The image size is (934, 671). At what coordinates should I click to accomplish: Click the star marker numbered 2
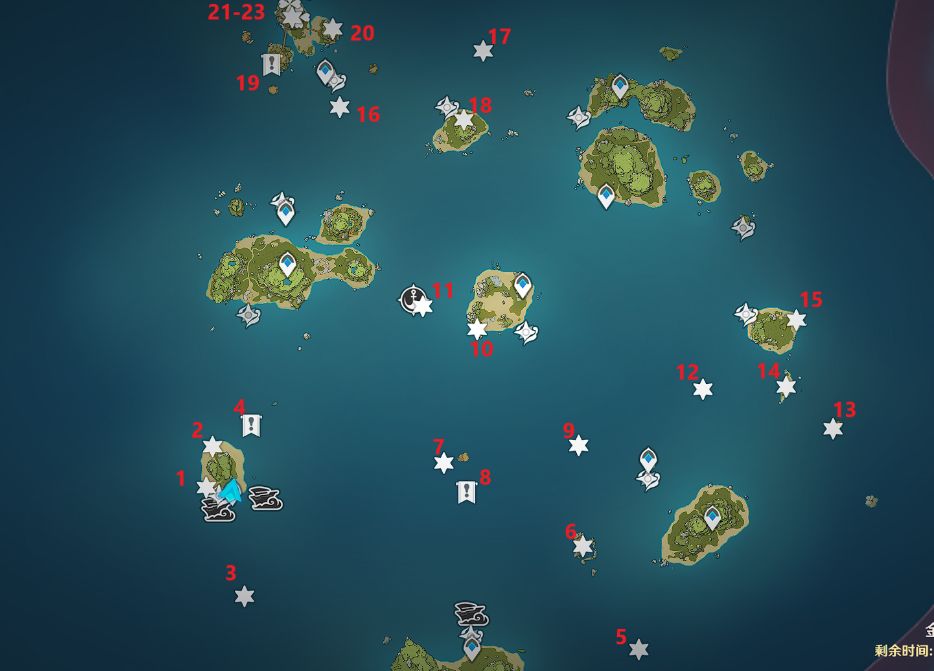click(x=213, y=446)
